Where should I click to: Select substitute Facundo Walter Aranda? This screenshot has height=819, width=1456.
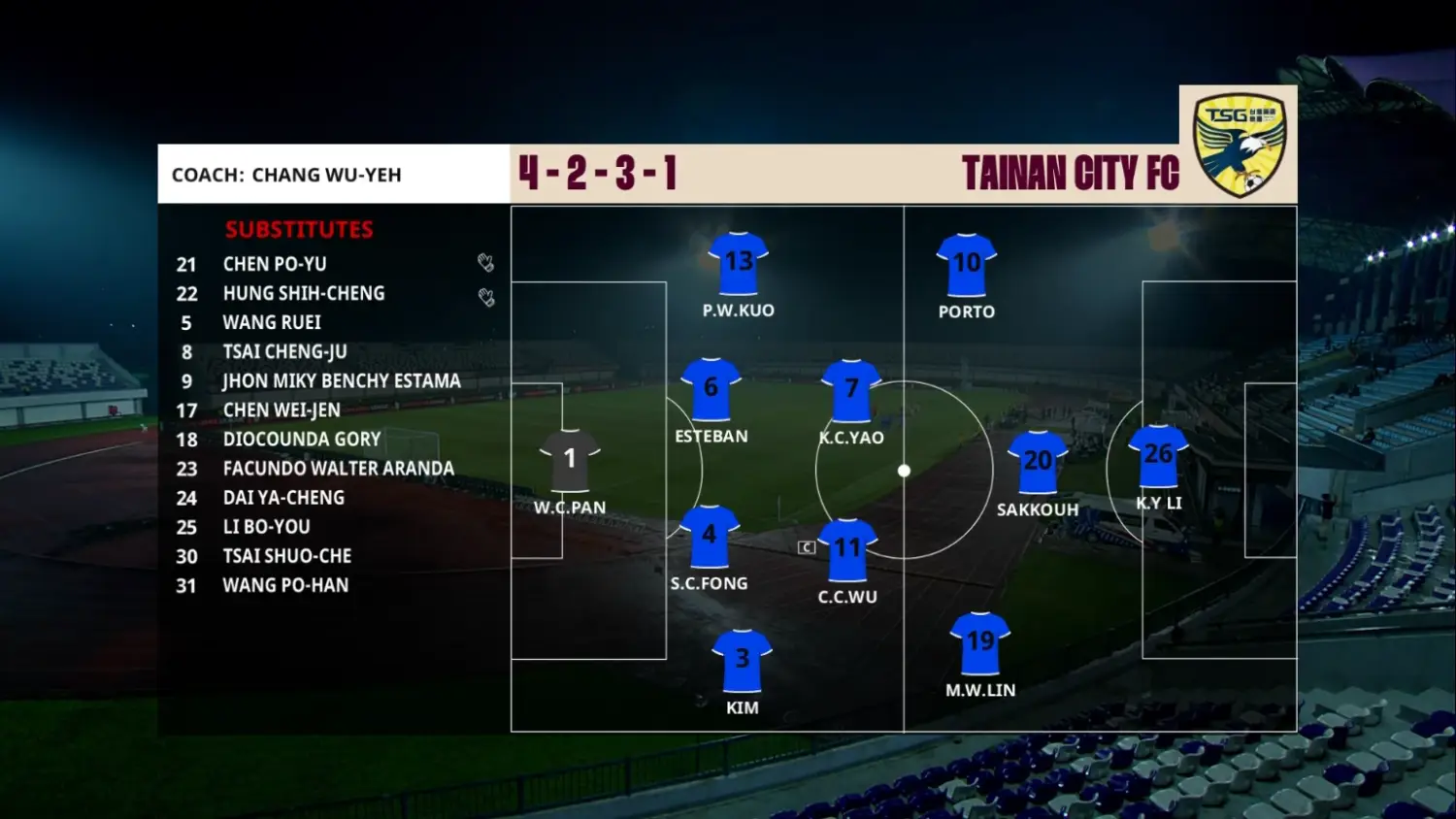pyautogui.click(x=339, y=468)
